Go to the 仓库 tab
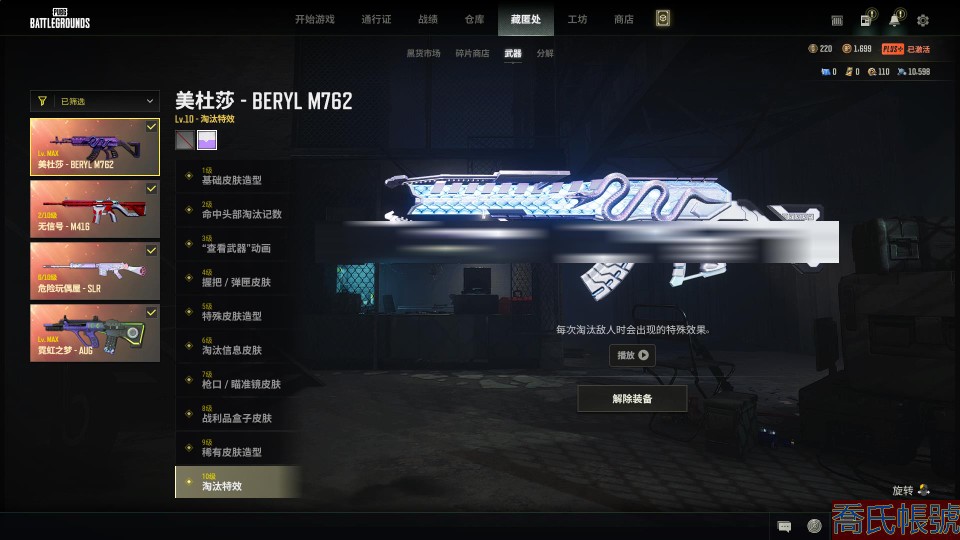Image resolution: width=960 pixels, height=540 pixels. pos(475,19)
